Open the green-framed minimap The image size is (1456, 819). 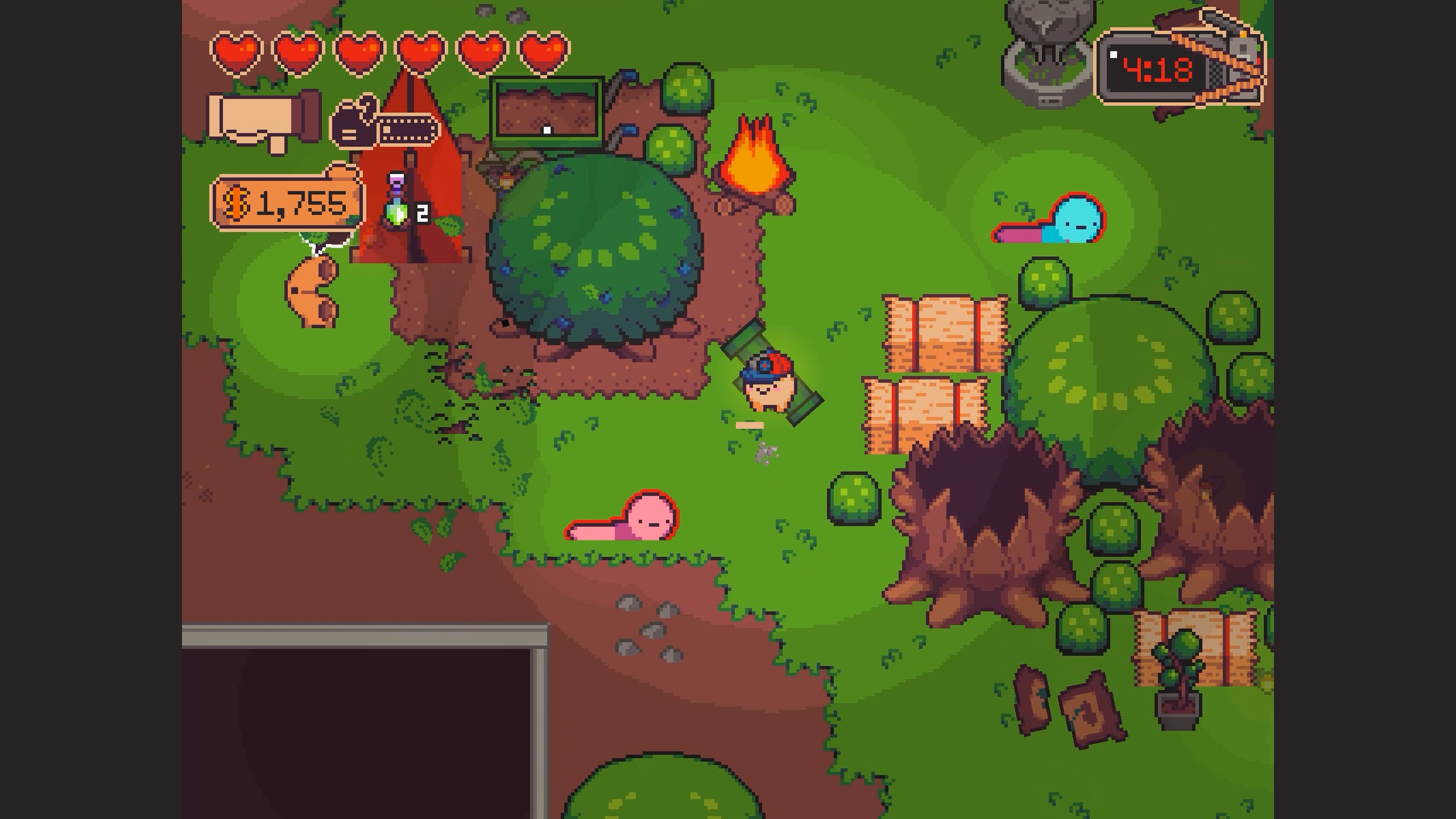pyautogui.click(x=547, y=112)
